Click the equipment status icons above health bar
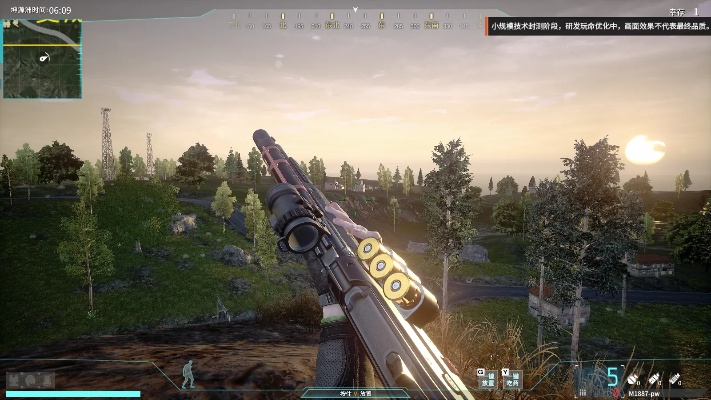 30,380
